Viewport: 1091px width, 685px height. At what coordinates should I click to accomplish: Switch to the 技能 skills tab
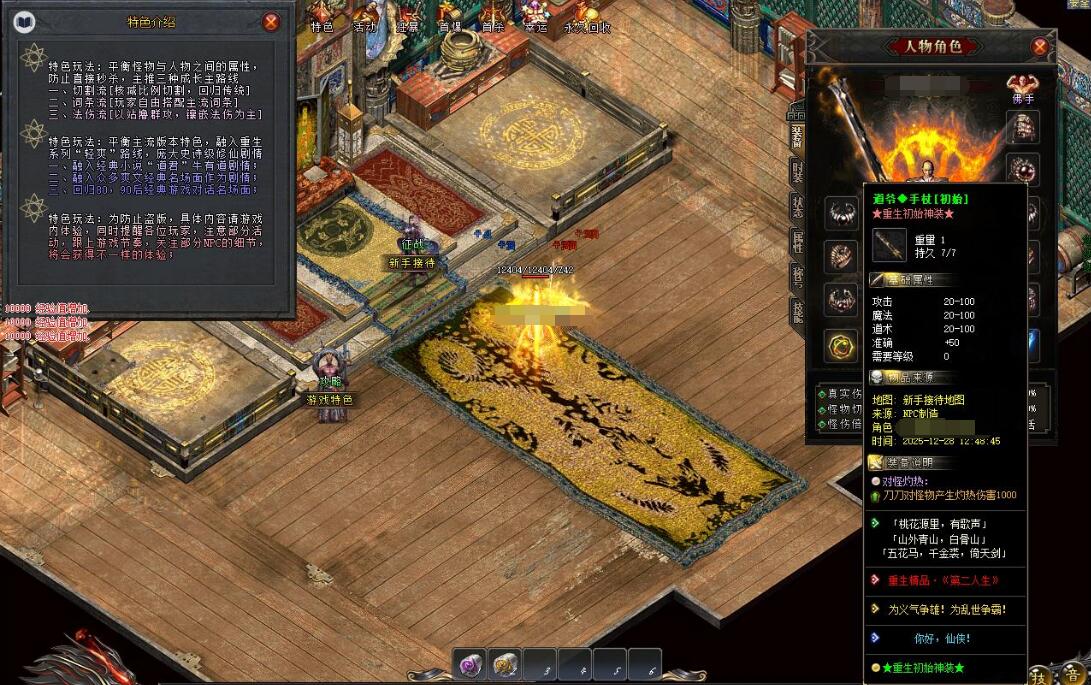click(797, 310)
